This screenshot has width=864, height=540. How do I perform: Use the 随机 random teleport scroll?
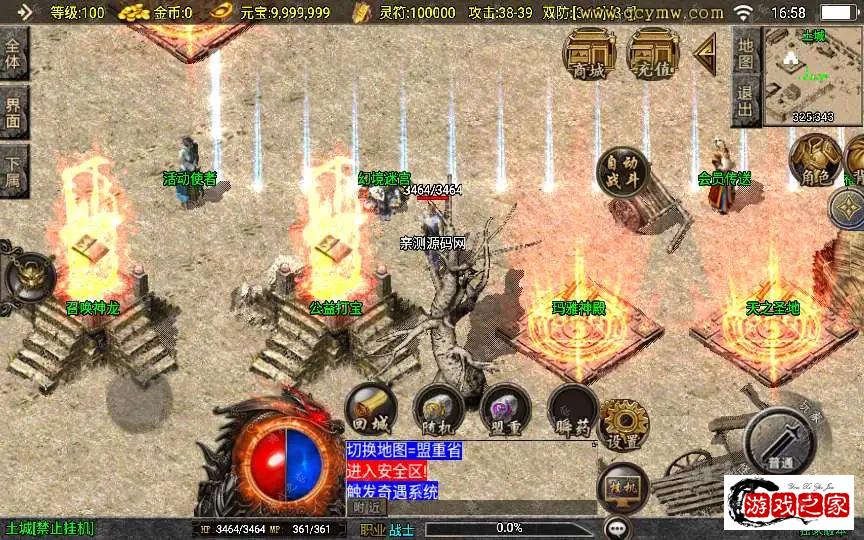coord(435,410)
